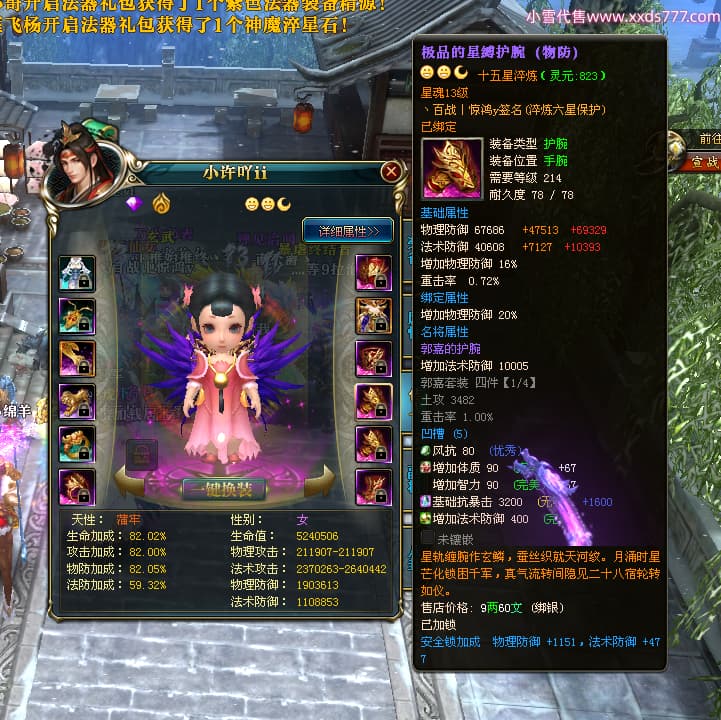Select the golden lion equipment slot
This screenshot has height=720, width=721.
tap(77, 401)
